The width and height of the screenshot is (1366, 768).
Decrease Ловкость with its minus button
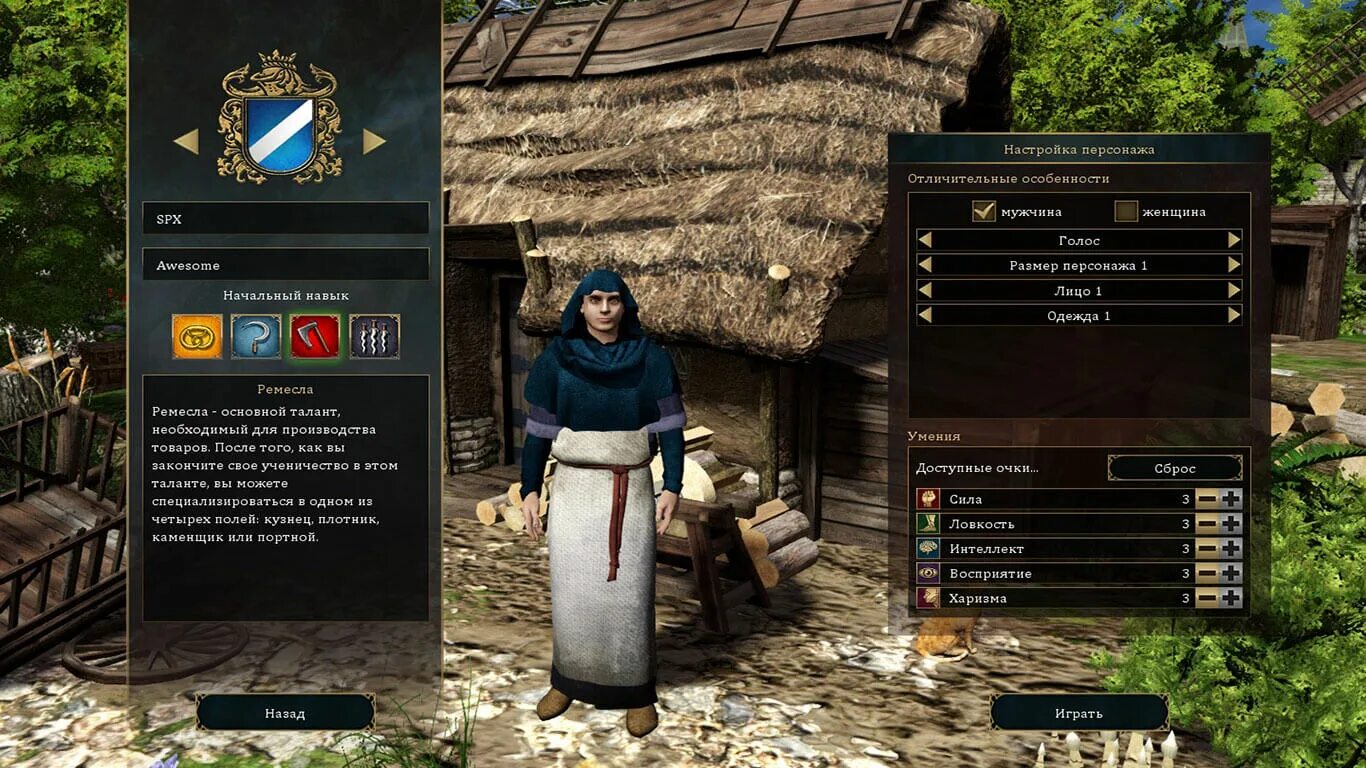pyautogui.click(x=1207, y=523)
